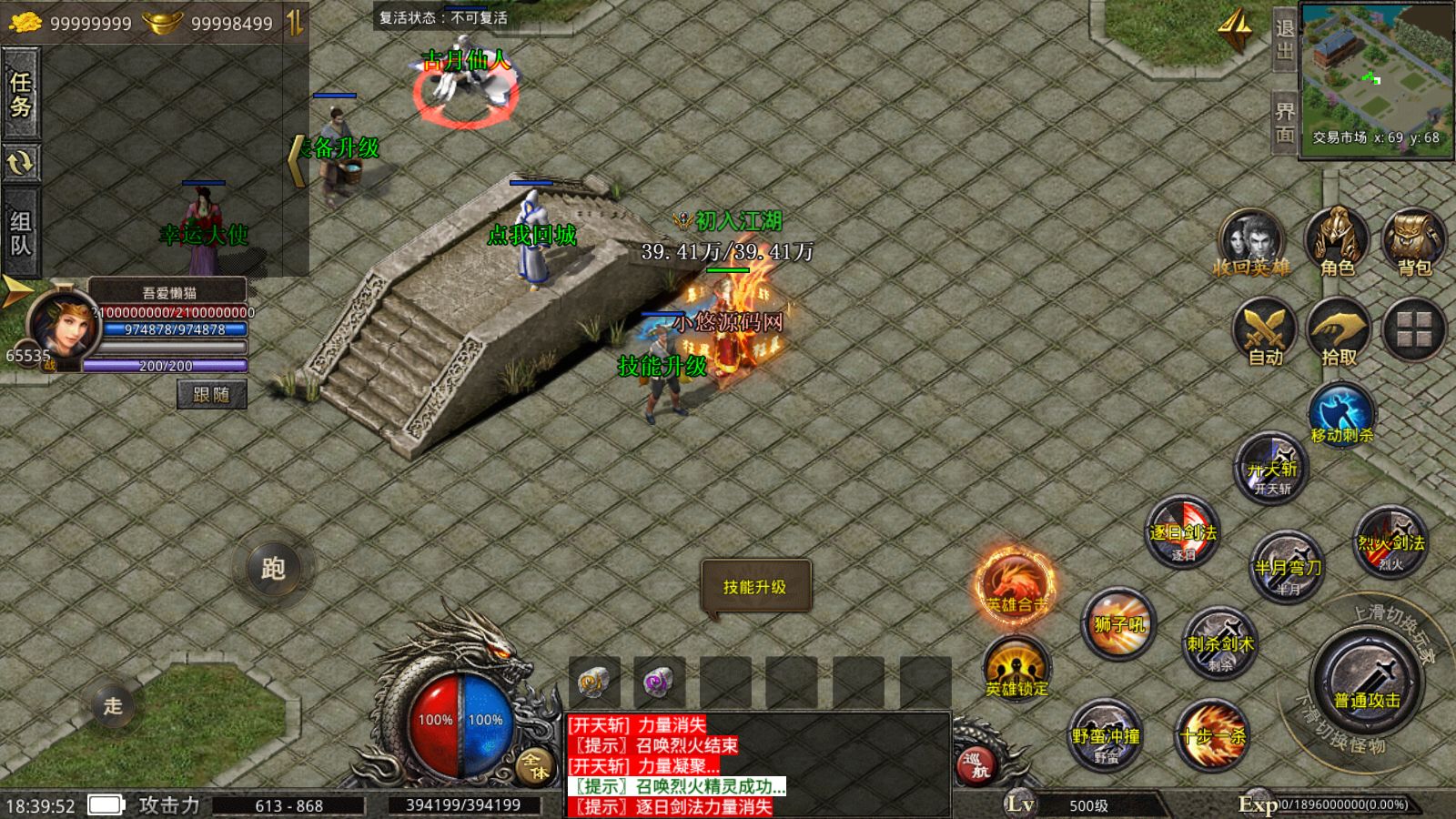This screenshot has height=819, width=1456.
Task: Activate the 拾取 pickup button
Action: click(x=1339, y=333)
